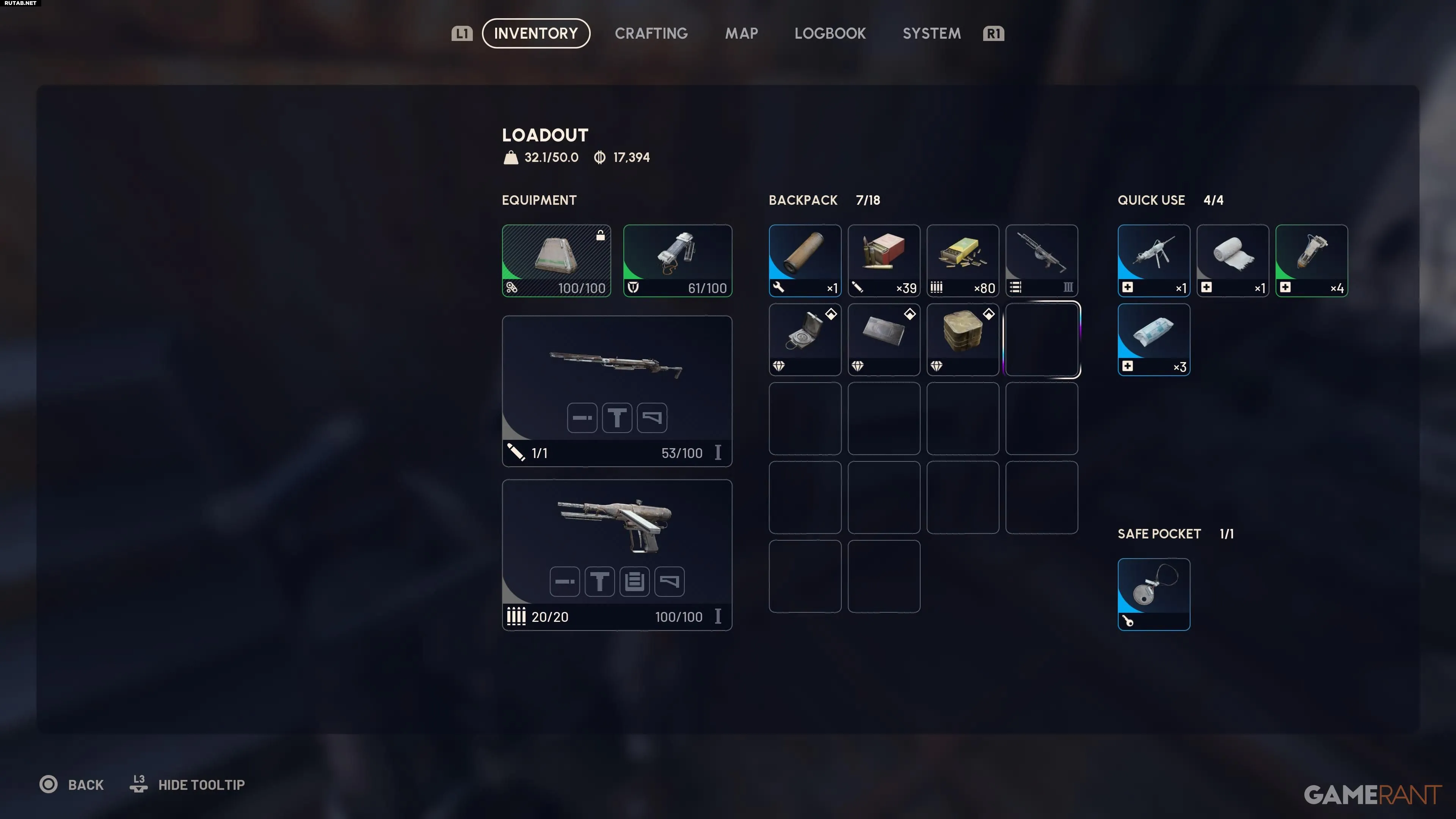Click the Hide Tooltip option

[201, 784]
